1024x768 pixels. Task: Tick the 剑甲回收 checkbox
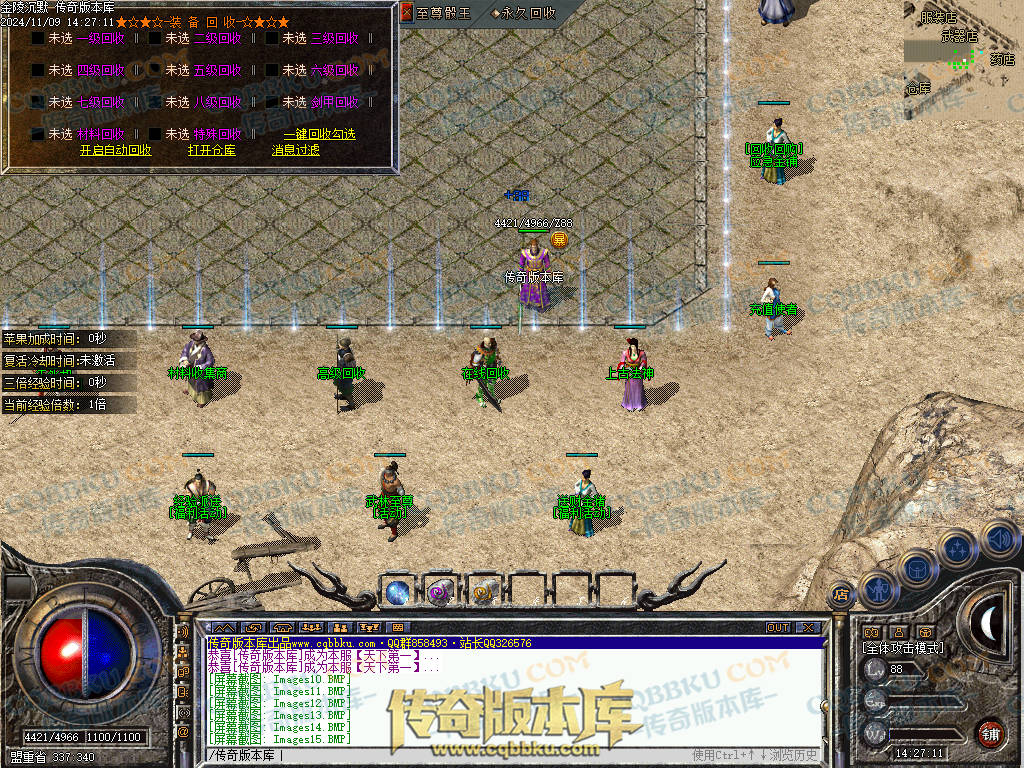272,102
